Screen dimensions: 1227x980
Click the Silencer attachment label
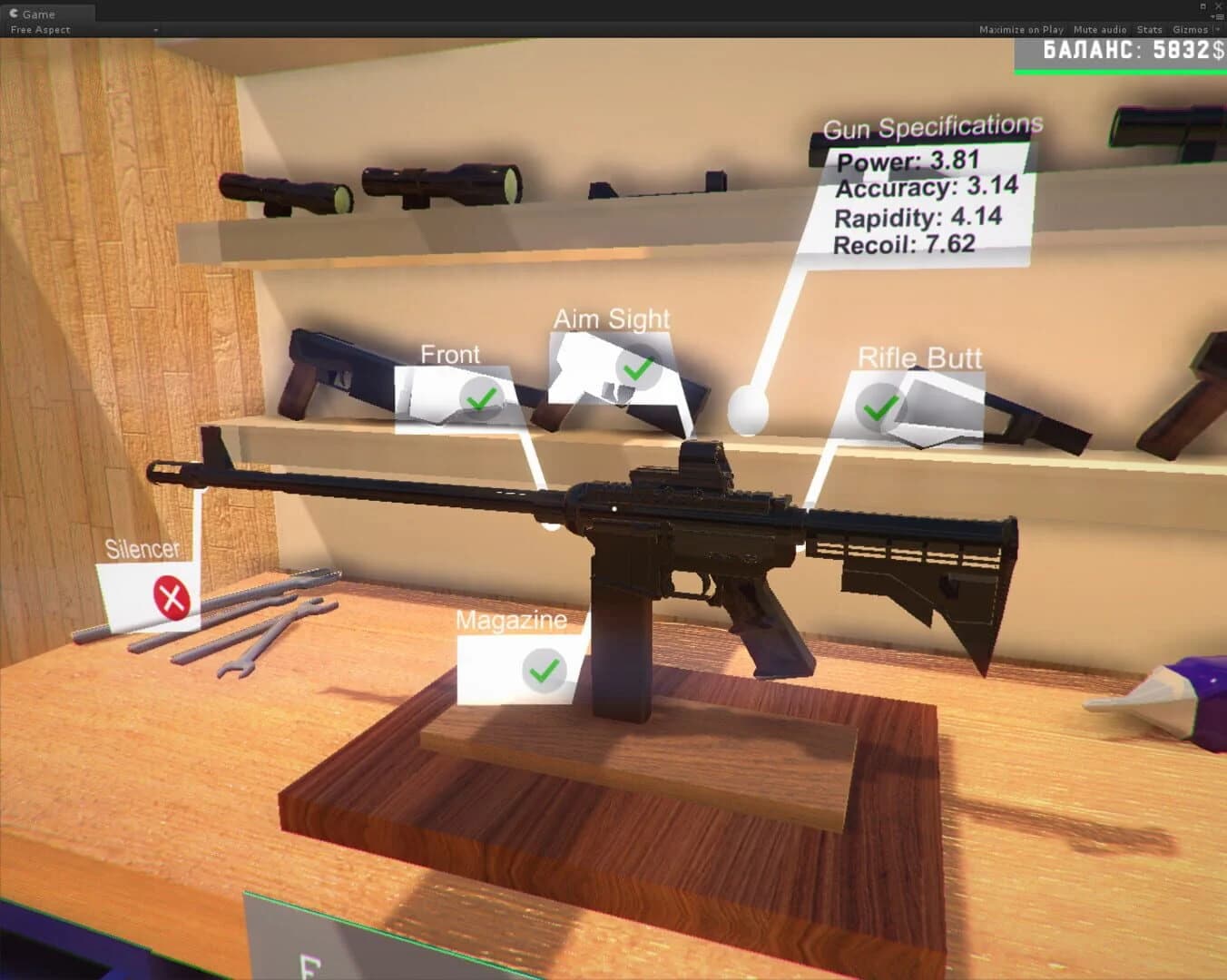point(143,548)
